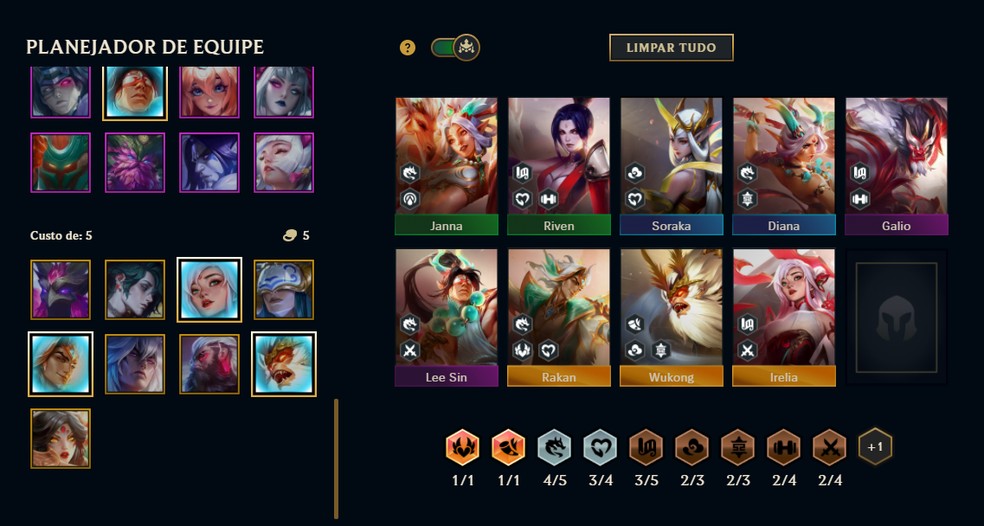Viewport: 984px width, 526px height.
Task: Choose the Lee Sin champion card
Action: click(446, 317)
